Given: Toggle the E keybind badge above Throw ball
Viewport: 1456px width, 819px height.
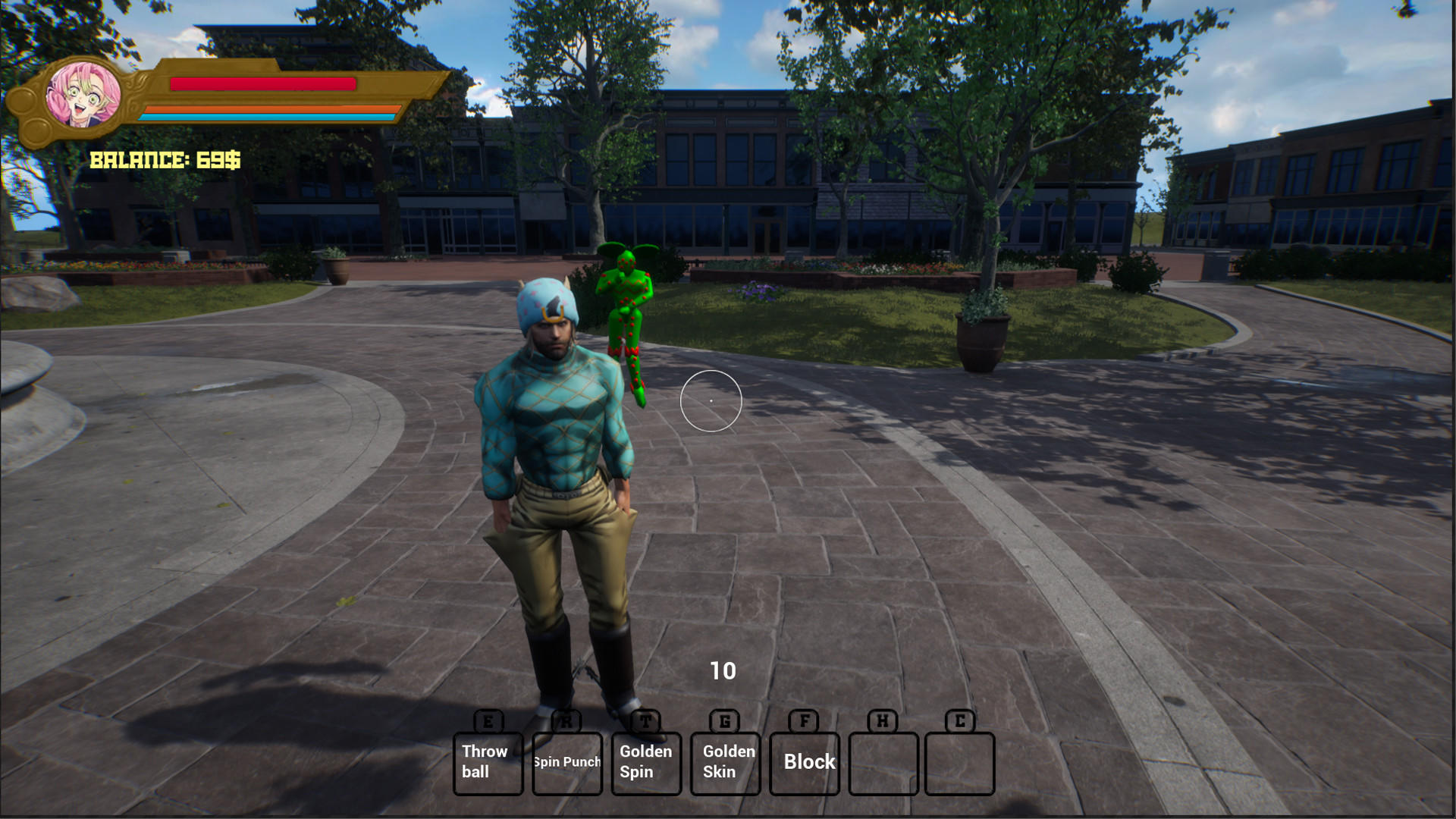Looking at the screenshot, I should [x=488, y=721].
